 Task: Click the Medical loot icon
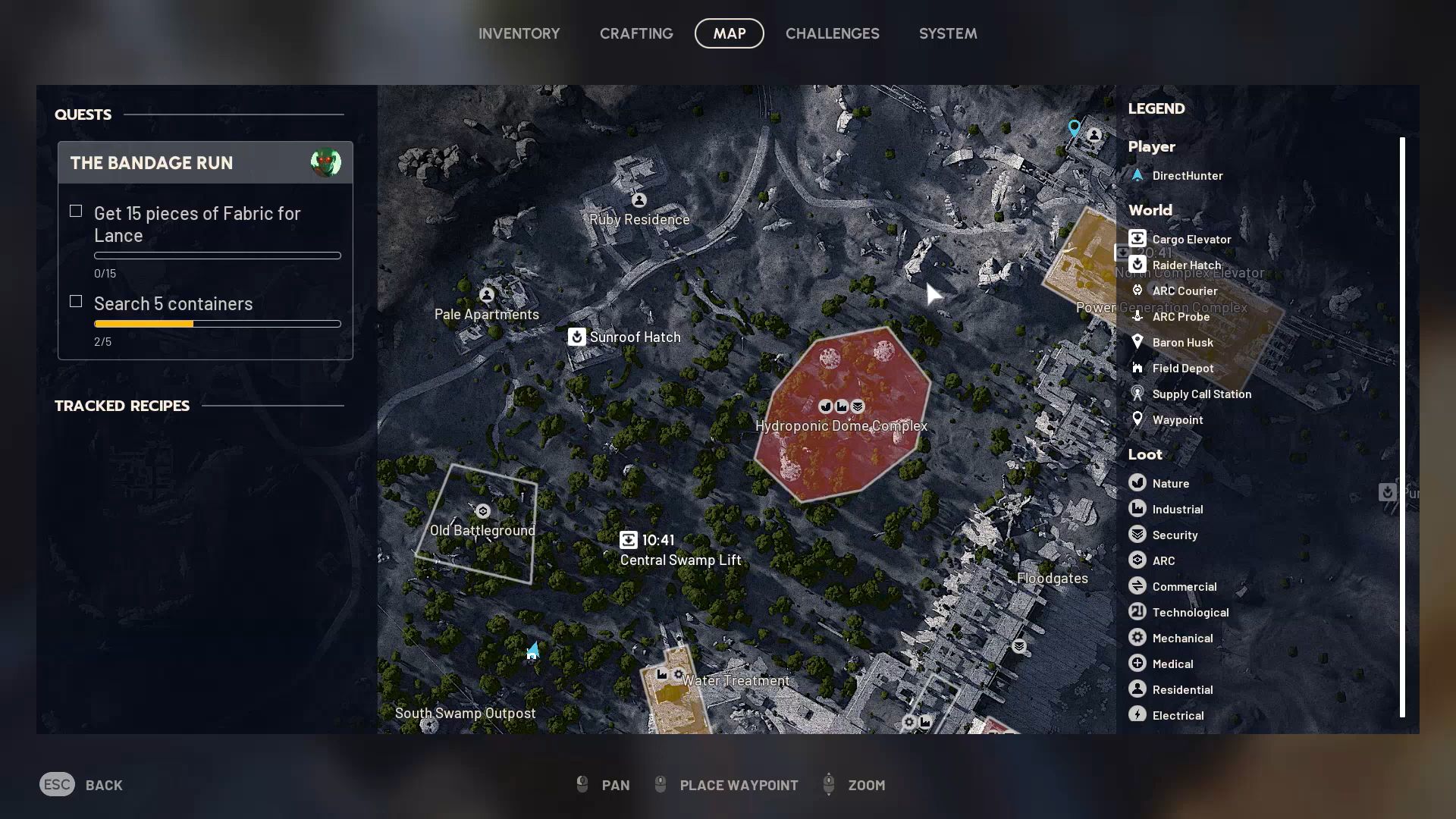point(1137,663)
